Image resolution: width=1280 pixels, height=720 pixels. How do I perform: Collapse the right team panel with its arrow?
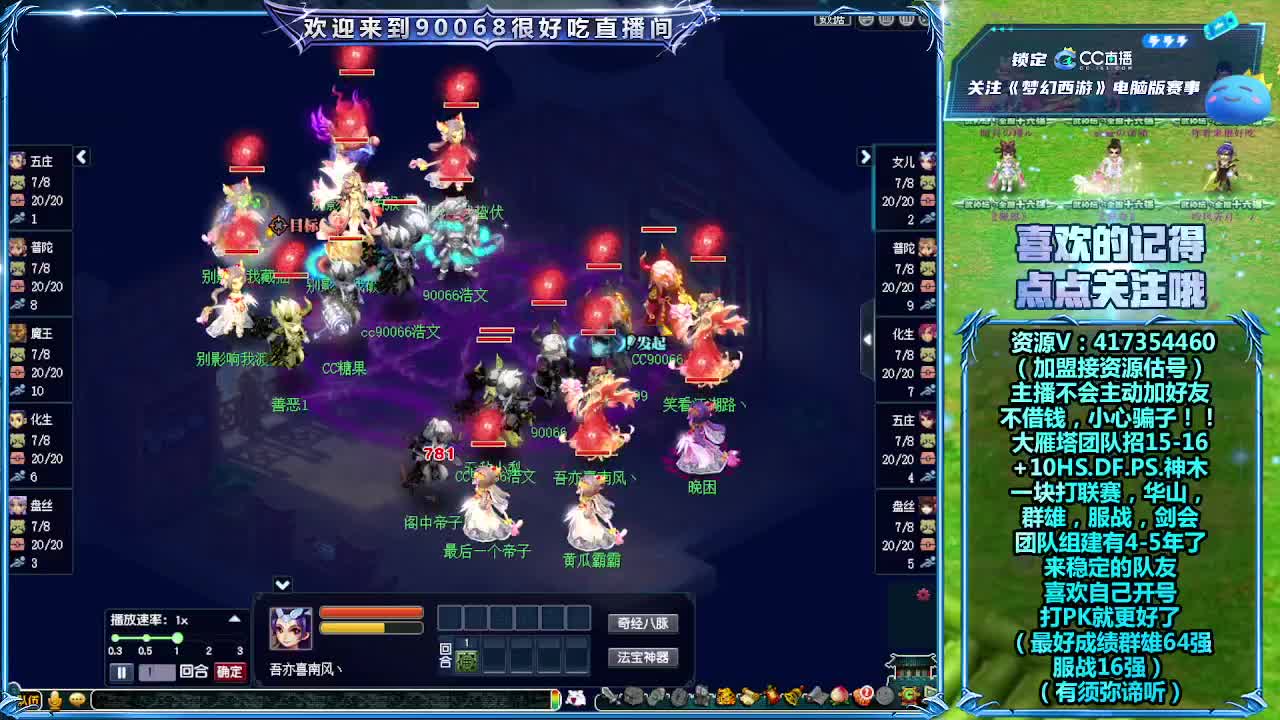click(x=865, y=158)
